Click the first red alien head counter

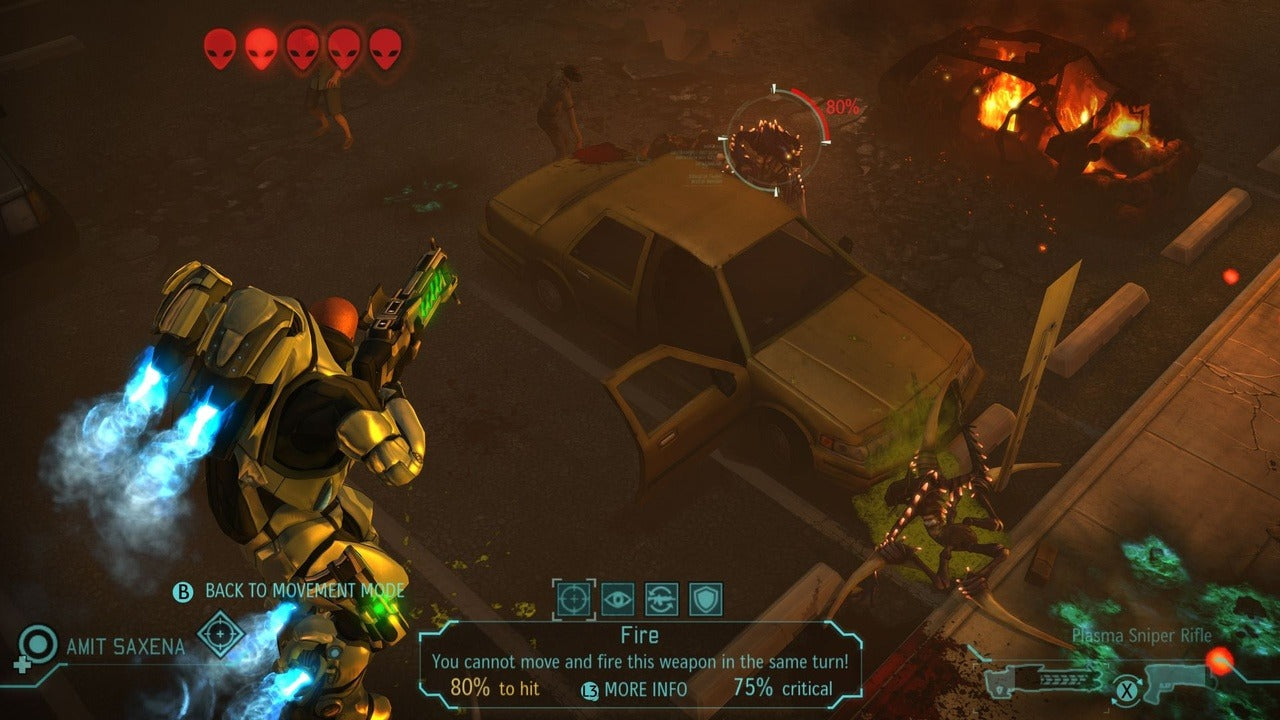217,44
